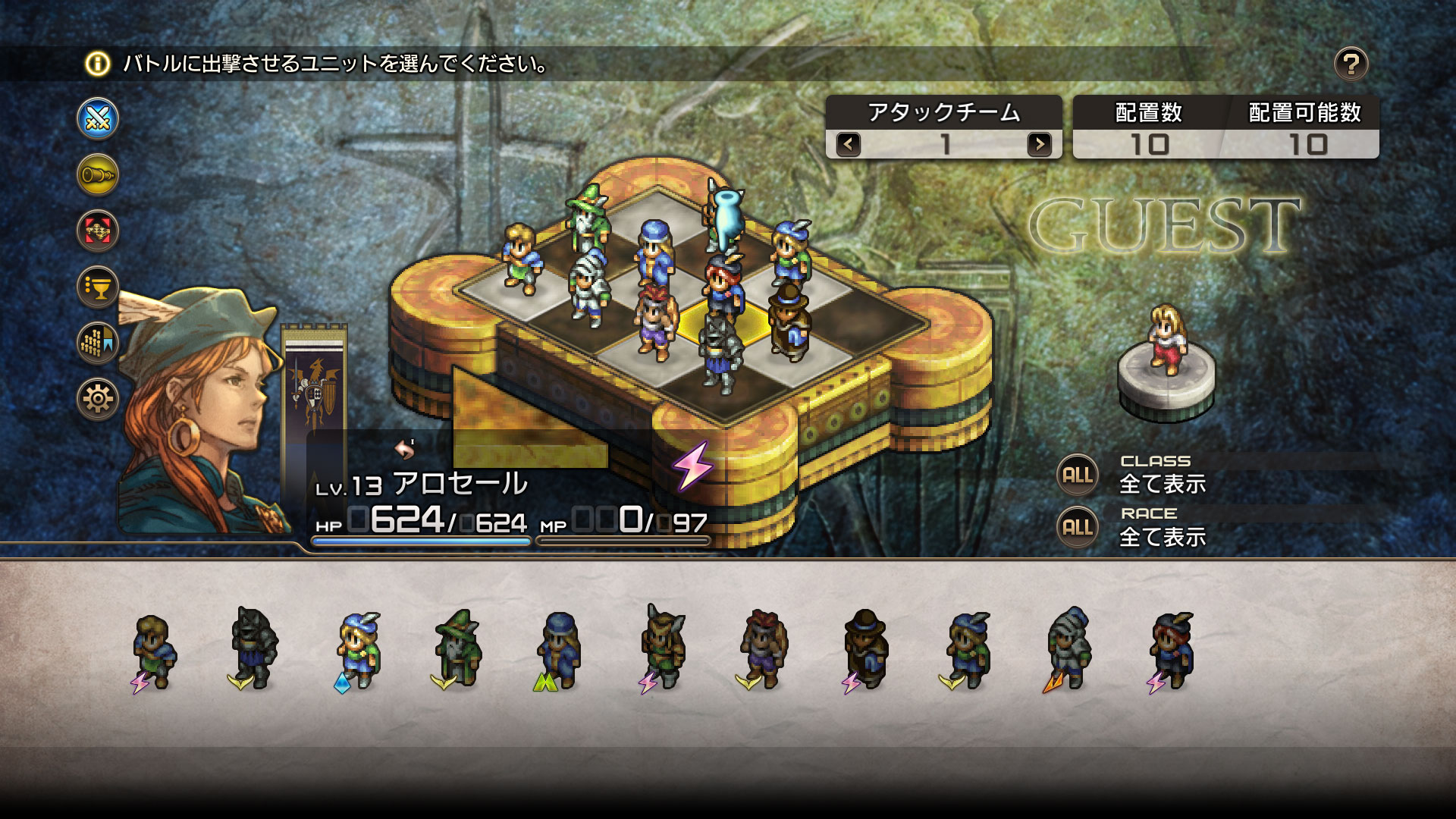Choose the green wizard-hat unit in roster

pos(457,648)
